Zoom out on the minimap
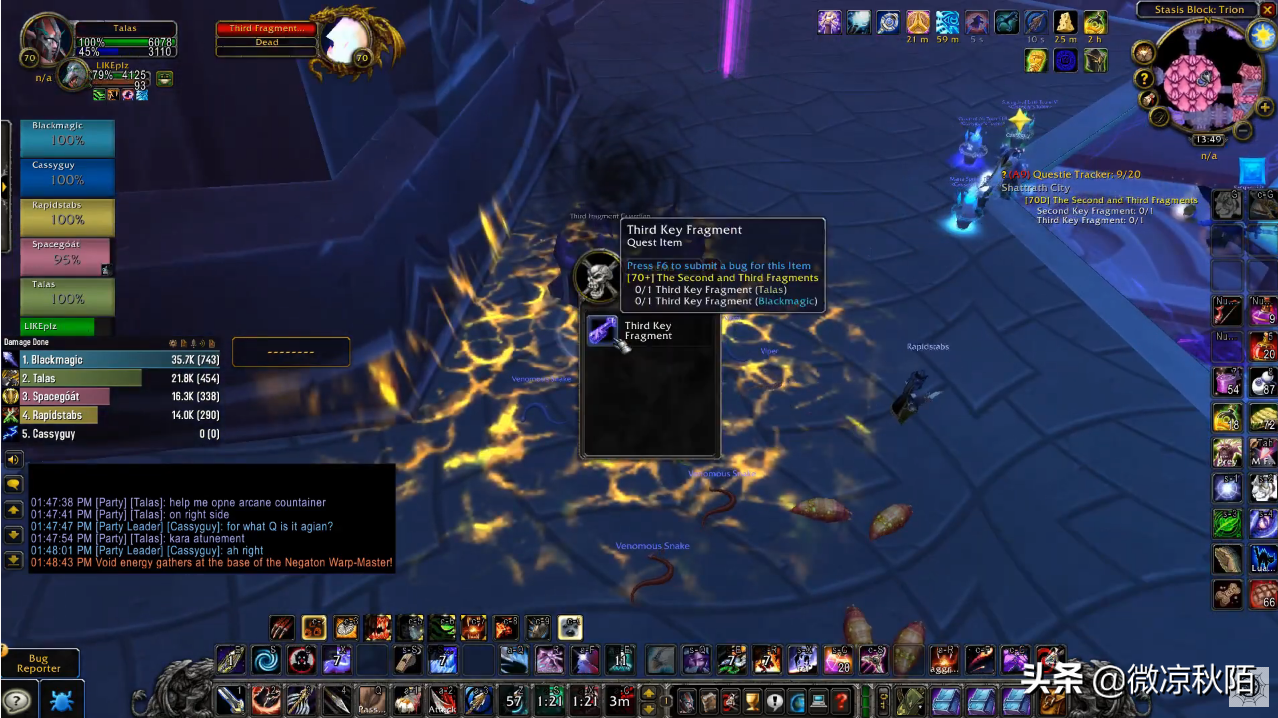1278x718 pixels. pyautogui.click(x=1243, y=131)
